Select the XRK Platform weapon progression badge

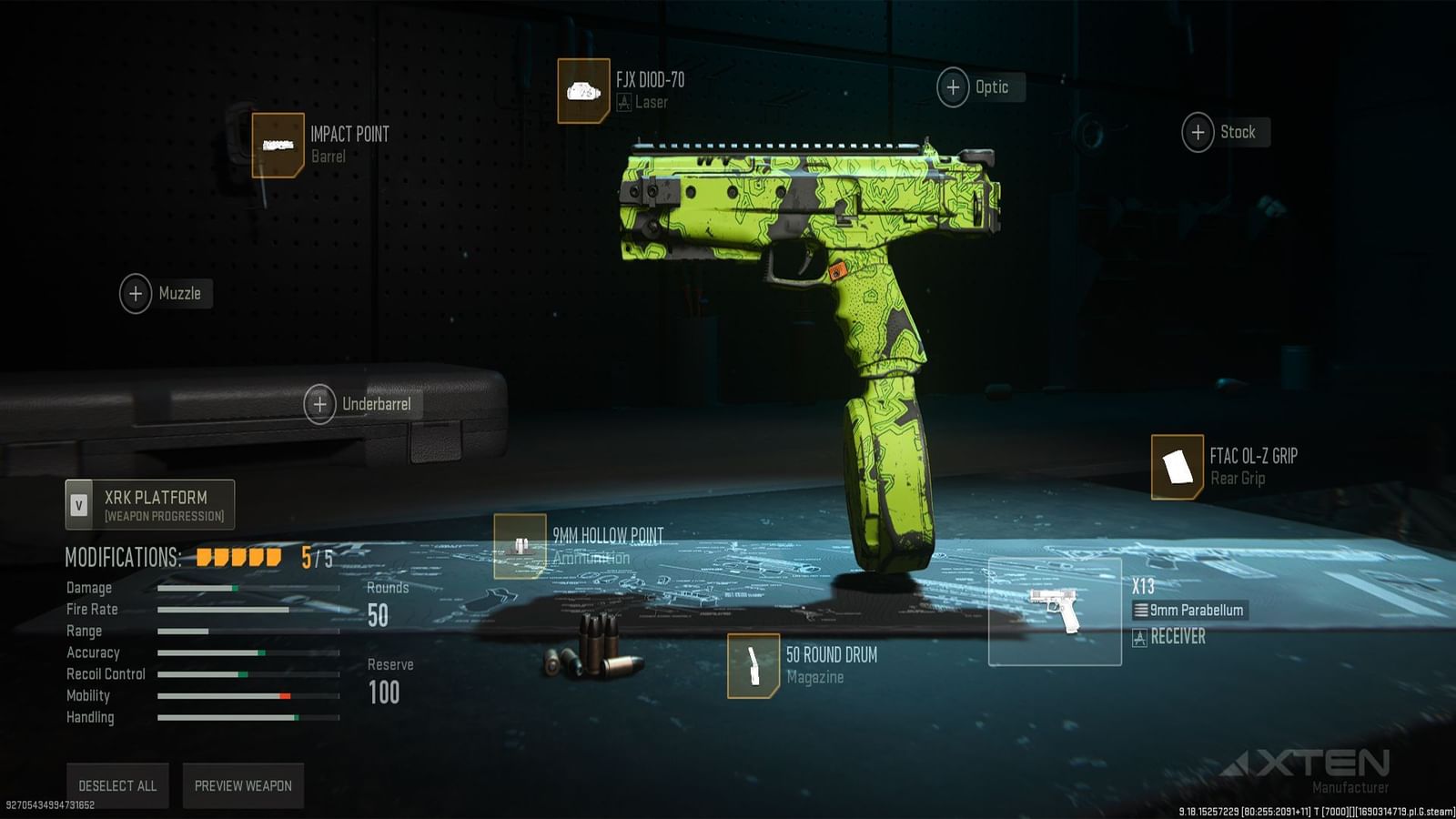tap(149, 503)
